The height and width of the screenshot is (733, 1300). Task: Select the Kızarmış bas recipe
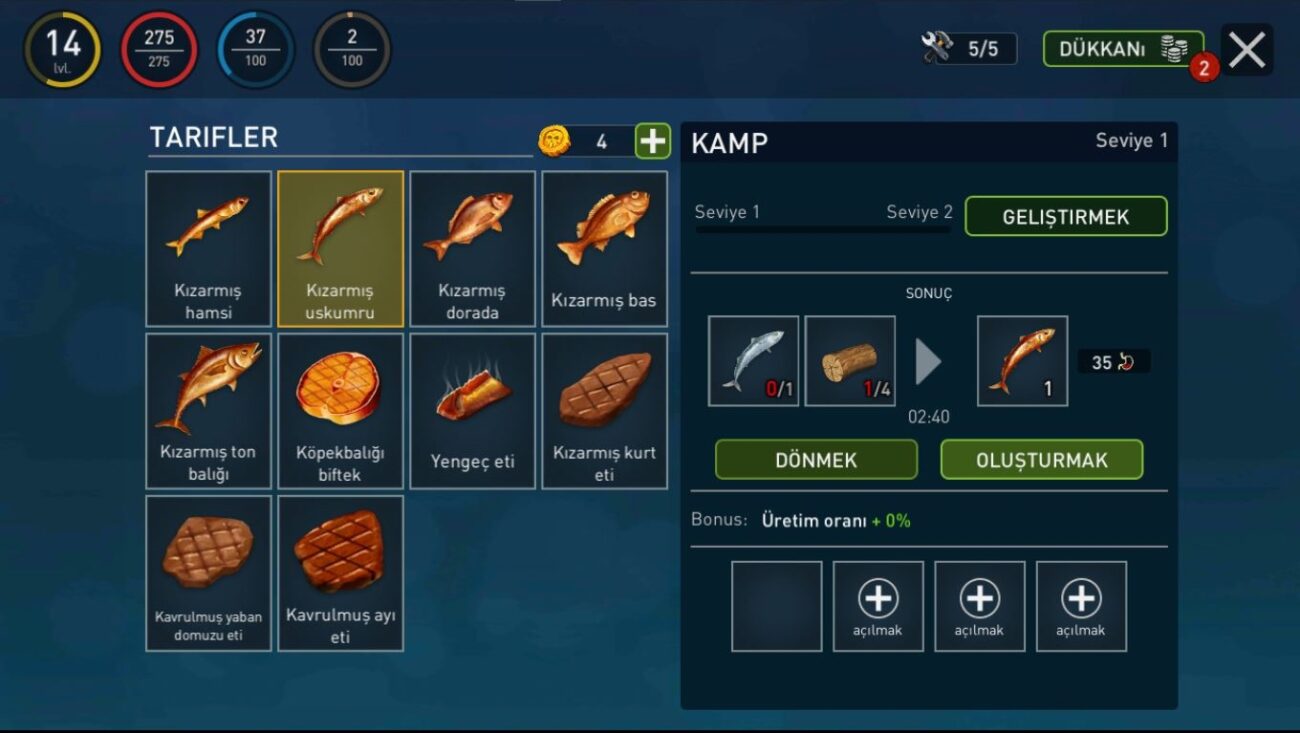pyautogui.click(x=604, y=249)
